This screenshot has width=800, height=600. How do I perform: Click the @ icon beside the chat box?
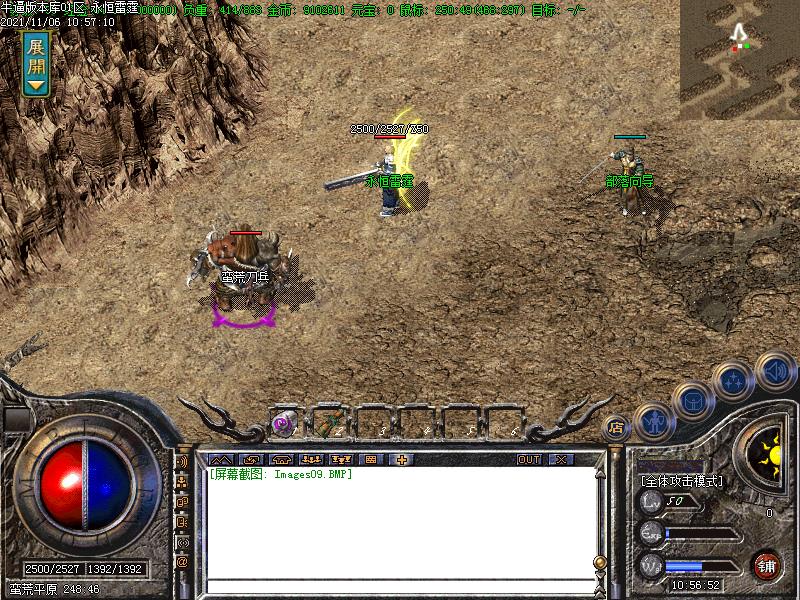(183, 561)
